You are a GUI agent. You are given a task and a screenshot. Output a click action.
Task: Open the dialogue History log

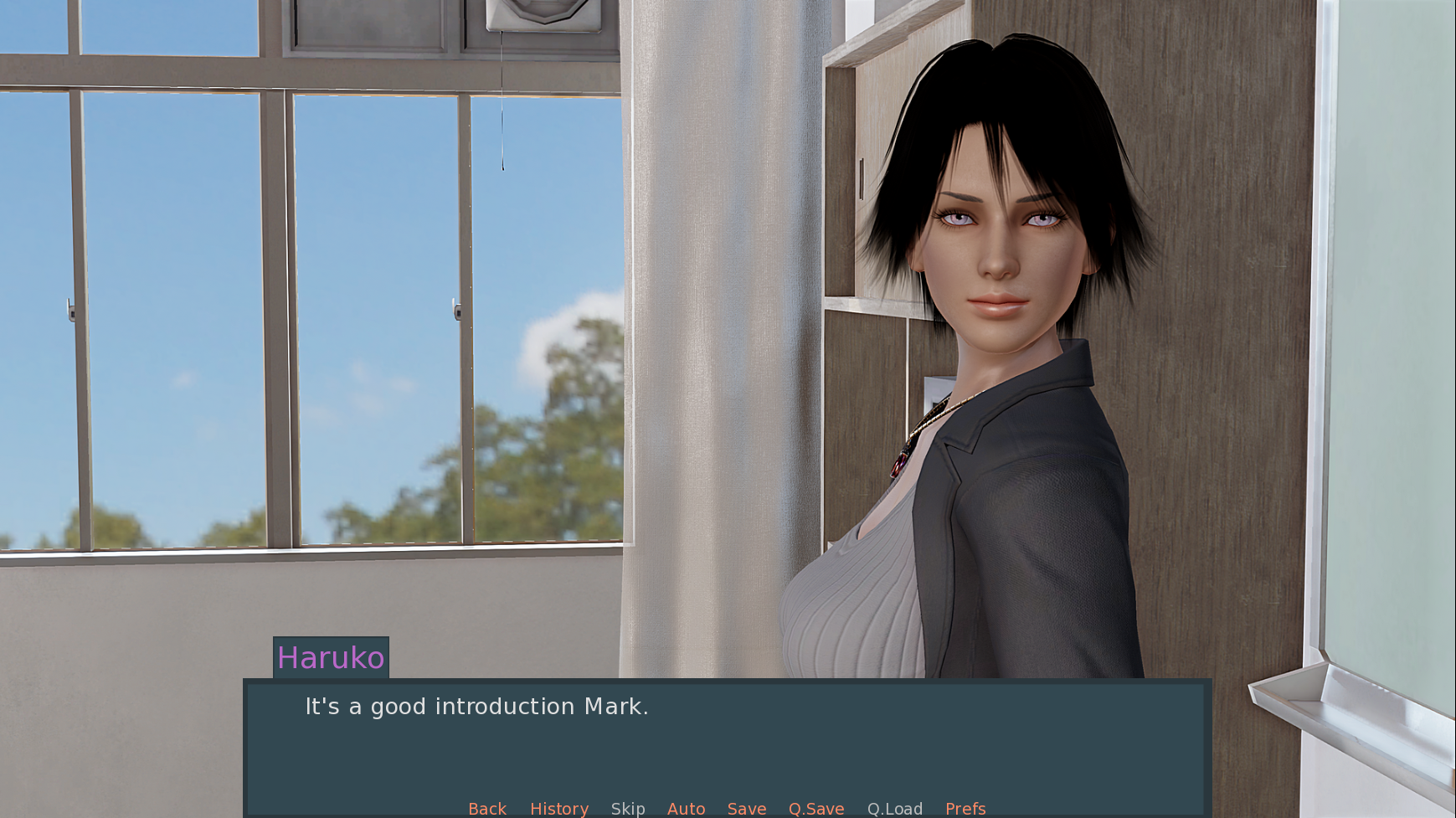(x=559, y=808)
